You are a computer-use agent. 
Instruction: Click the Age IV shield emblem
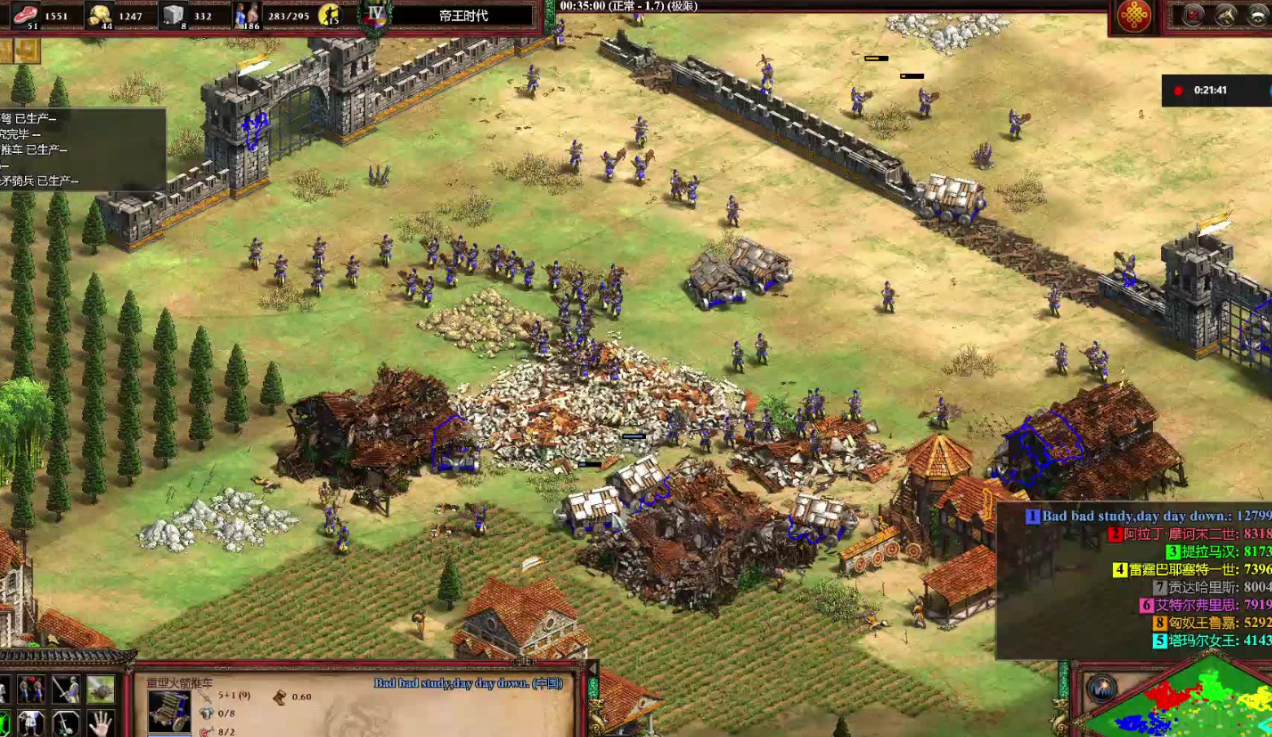coord(376,14)
